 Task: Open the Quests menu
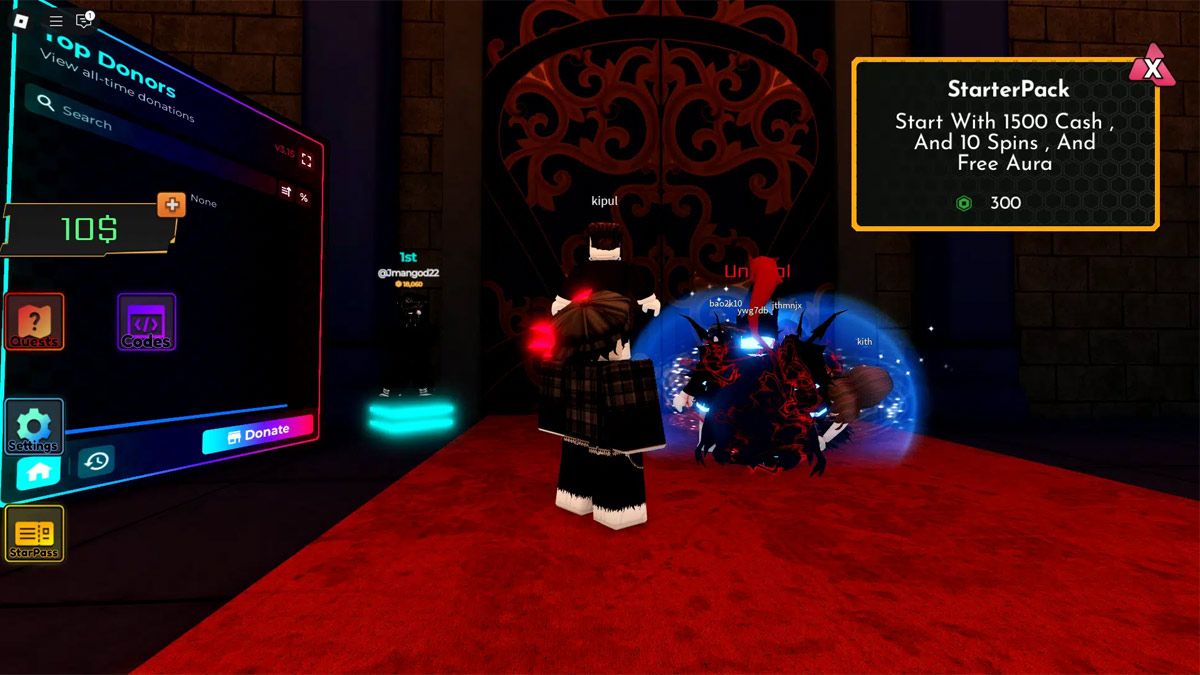point(35,322)
